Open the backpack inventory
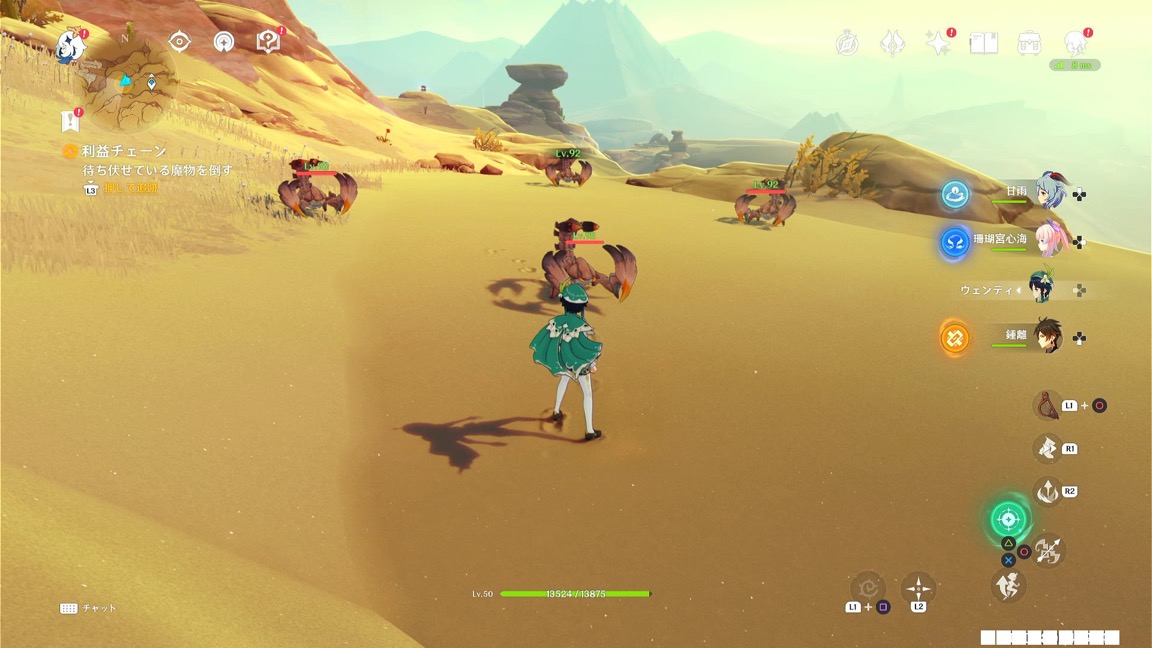1152x648 pixels. point(1030,43)
